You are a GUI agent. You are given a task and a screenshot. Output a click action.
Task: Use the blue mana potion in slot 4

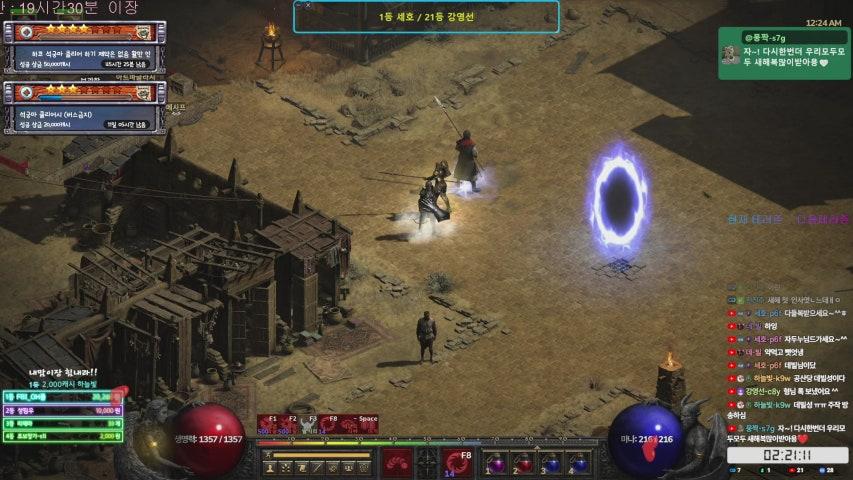coord(579,463)
